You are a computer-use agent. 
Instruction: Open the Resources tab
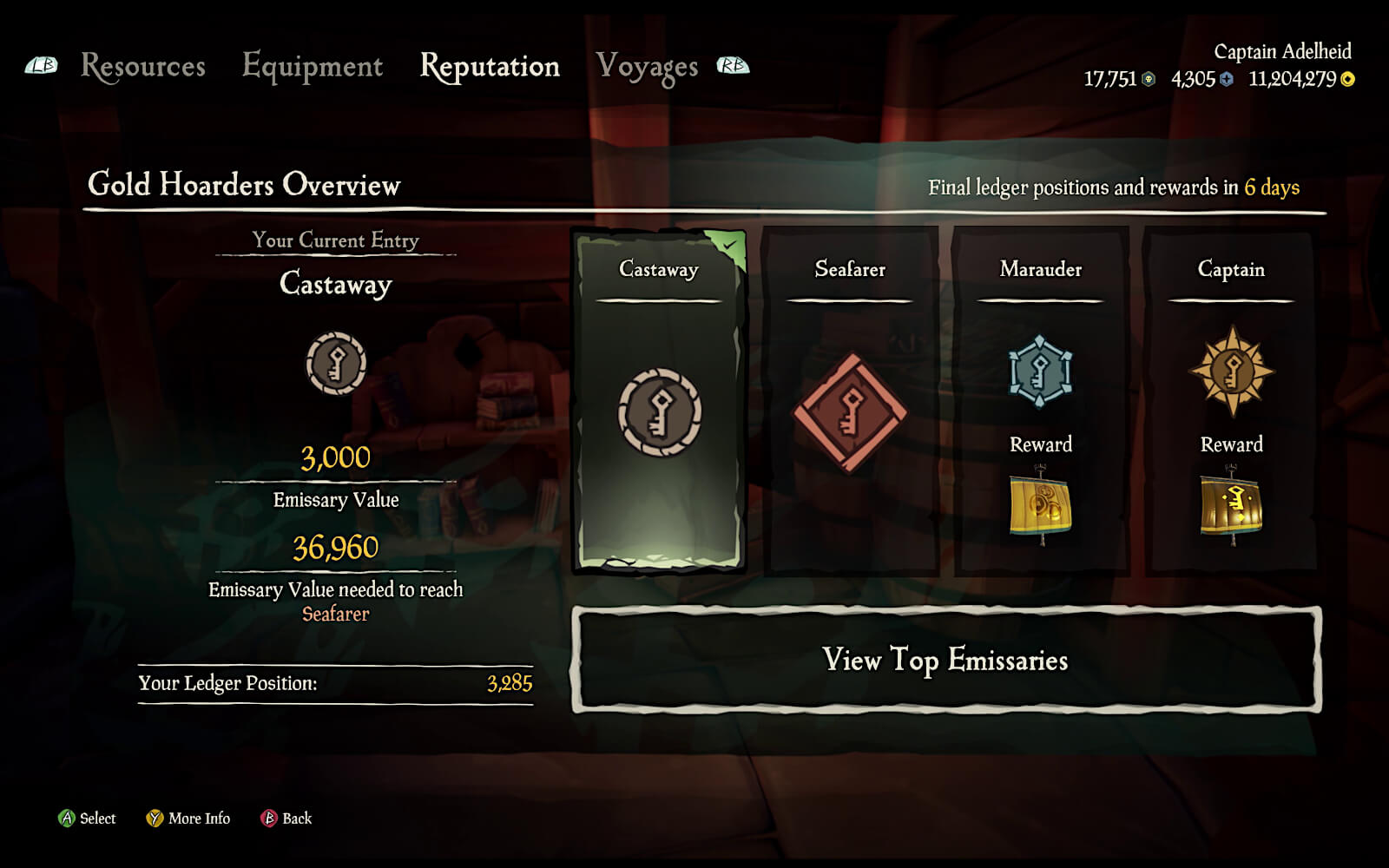click(142, 67)
